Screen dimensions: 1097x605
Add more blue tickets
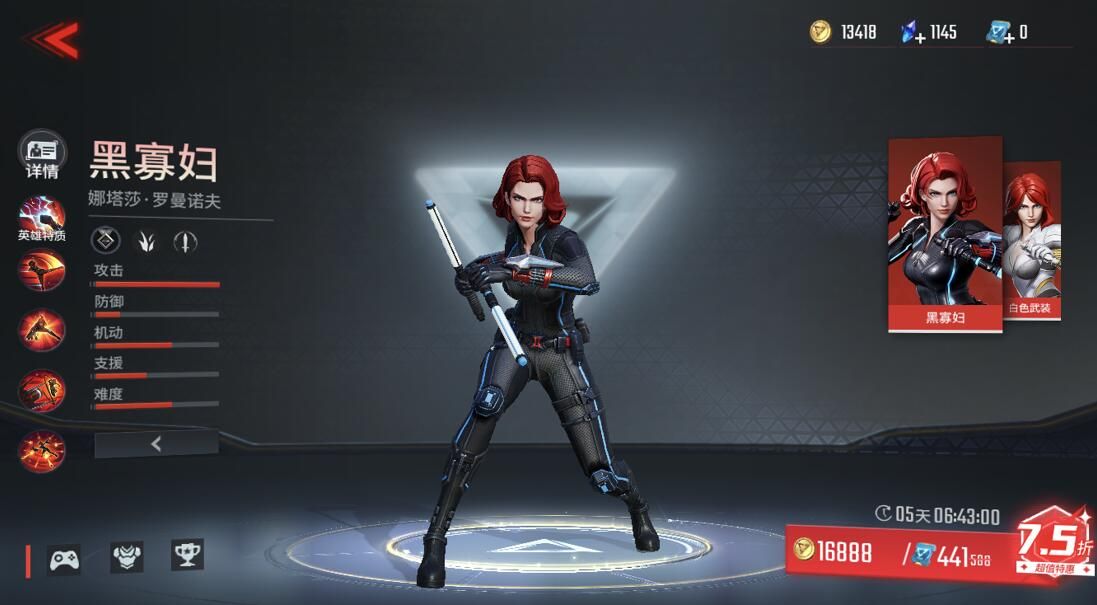pyautogui.click(x=1000, y=33)
